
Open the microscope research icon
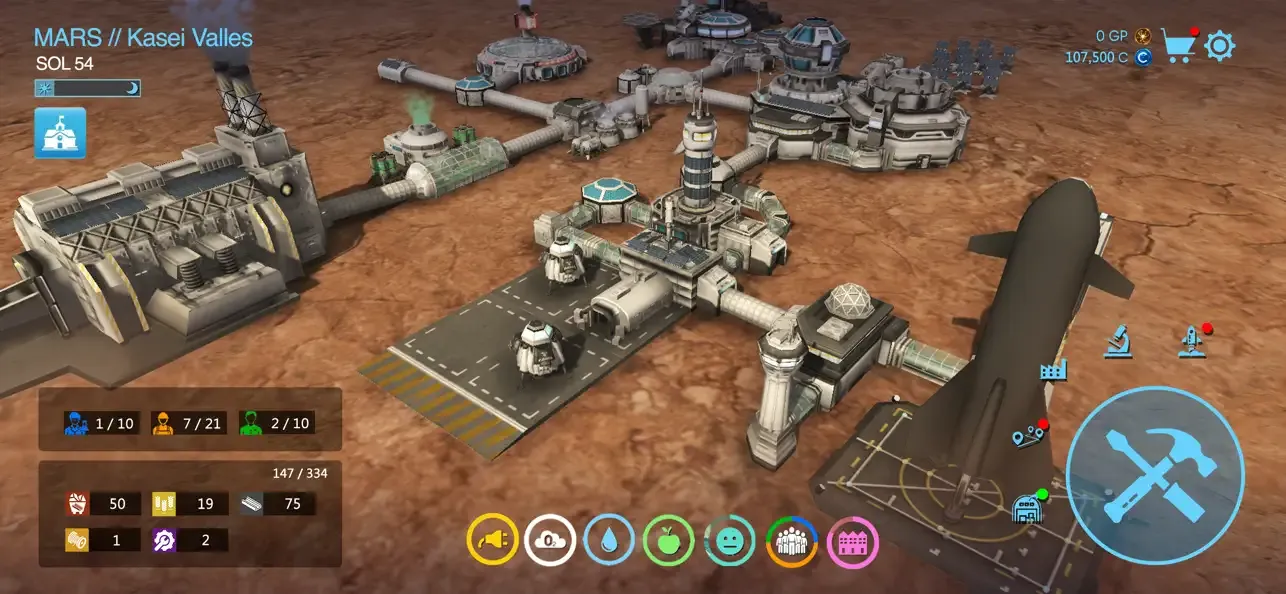pyautogui.click(x=1118, y=342)
